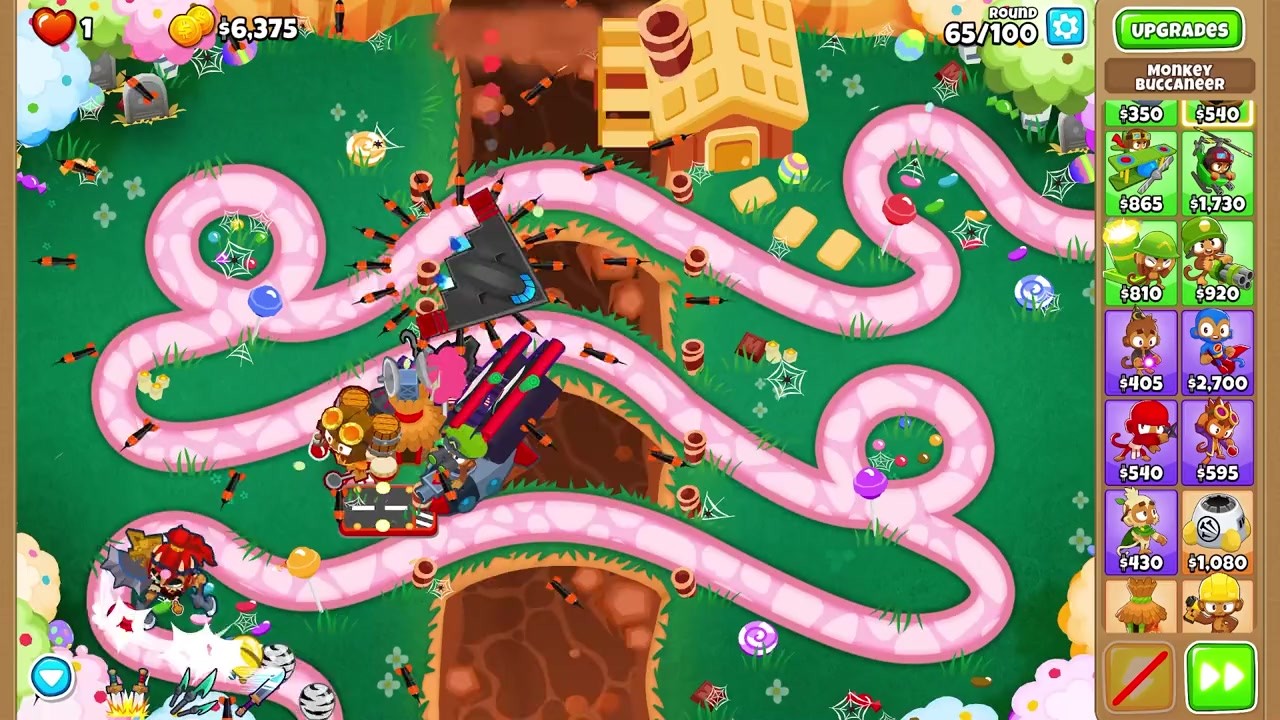The image size is (1280, 720).
Task: Select the Dartling Gunner tower
Action: [x=1216, y=260]
